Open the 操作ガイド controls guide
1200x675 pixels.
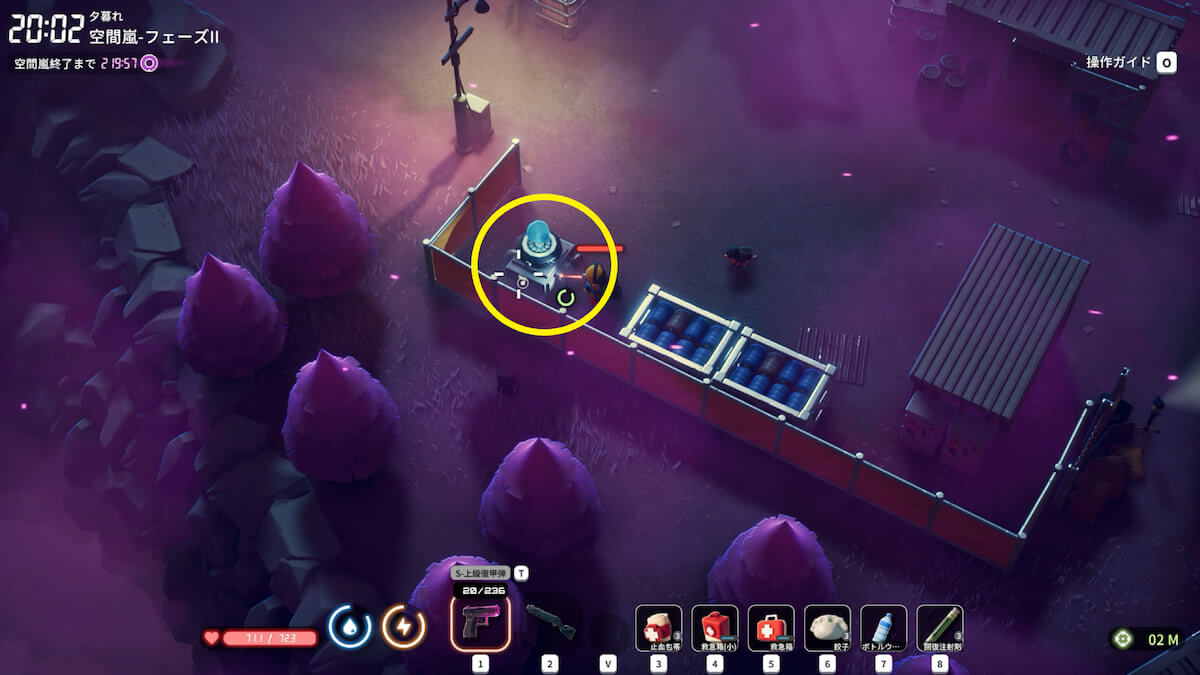click(1130, 62)
